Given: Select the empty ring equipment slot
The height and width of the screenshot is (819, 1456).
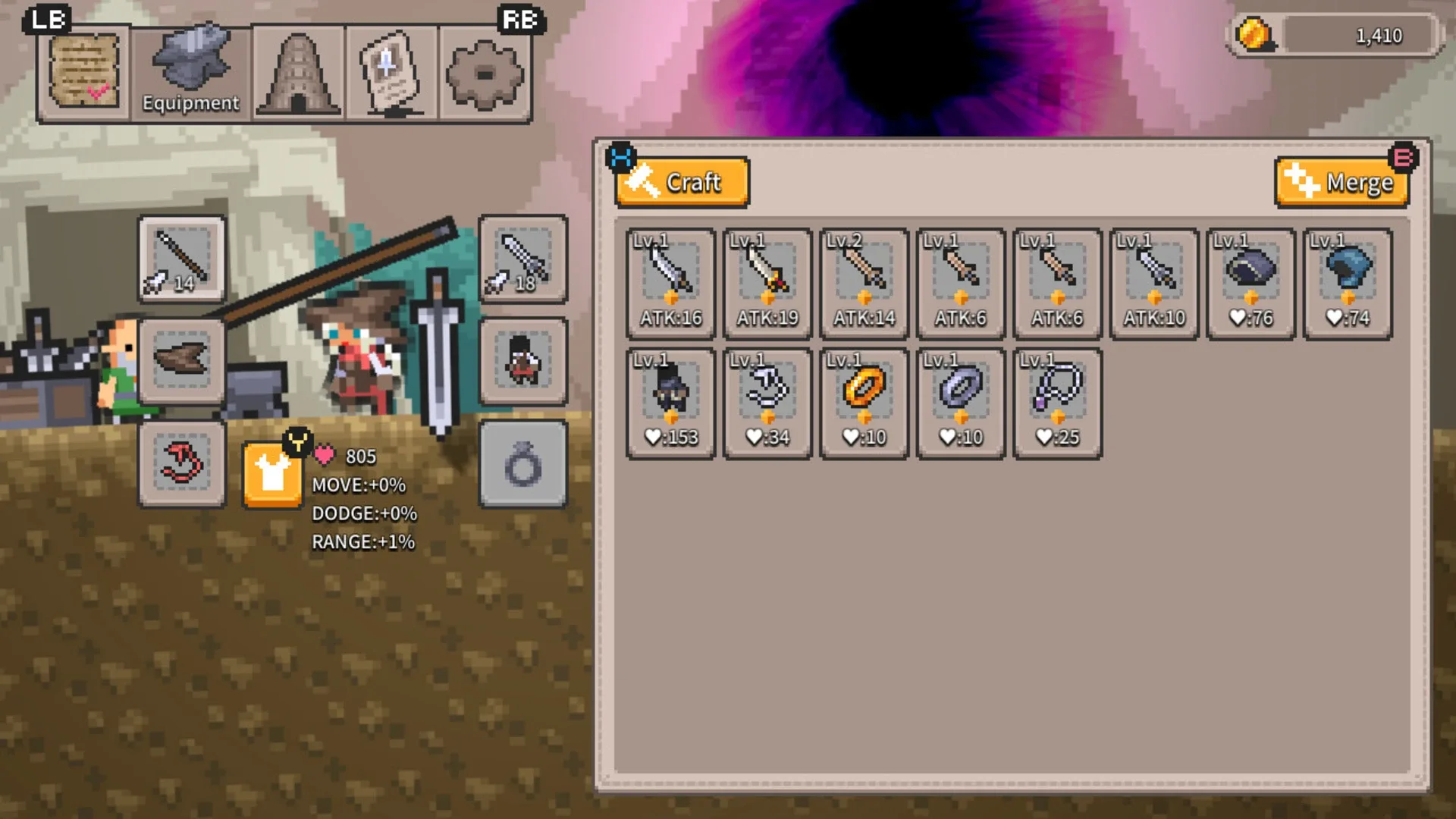Looking at the screenshot, I should click(522, 465).
